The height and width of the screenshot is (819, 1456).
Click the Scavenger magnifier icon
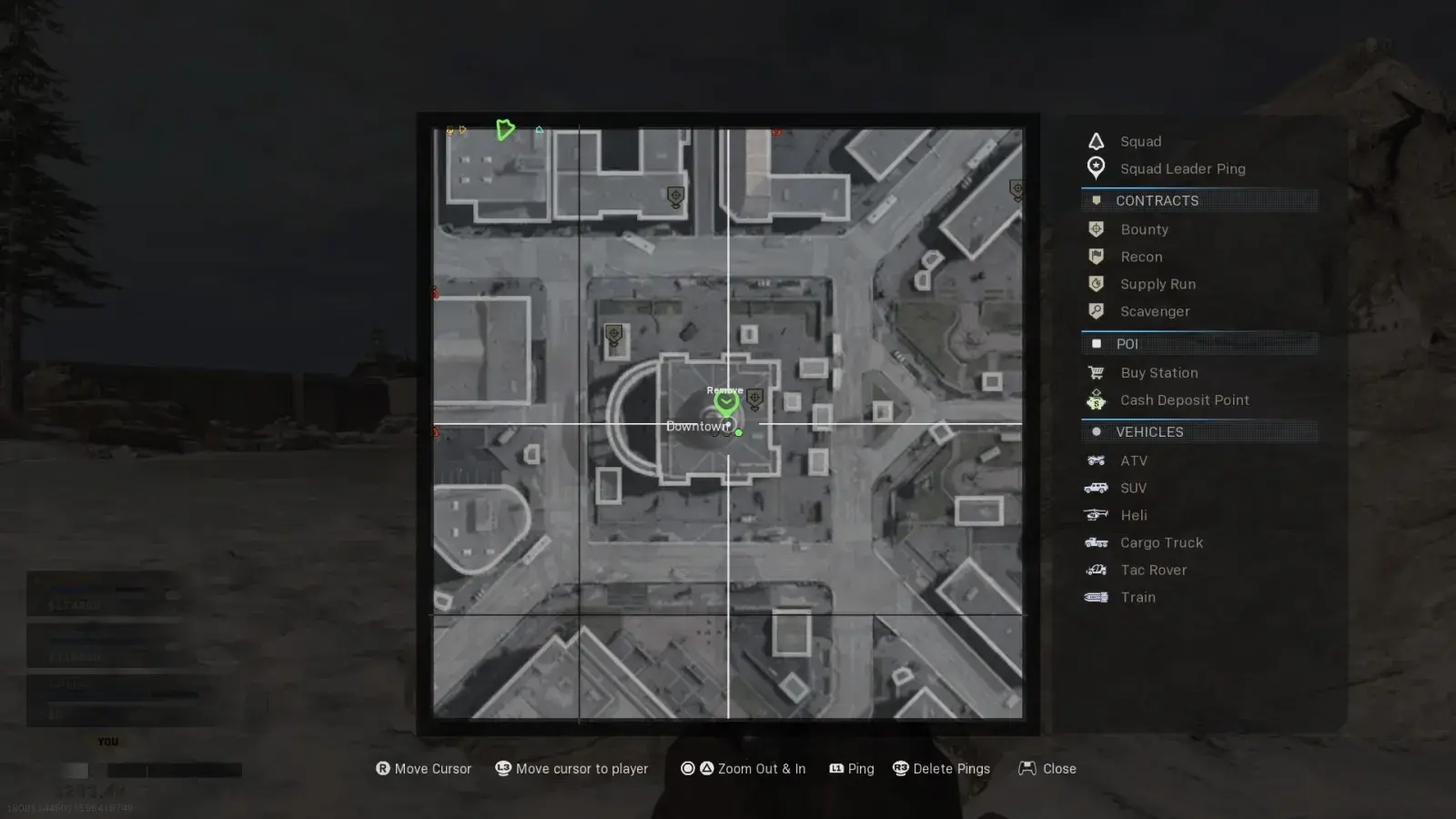(1096, 310)
